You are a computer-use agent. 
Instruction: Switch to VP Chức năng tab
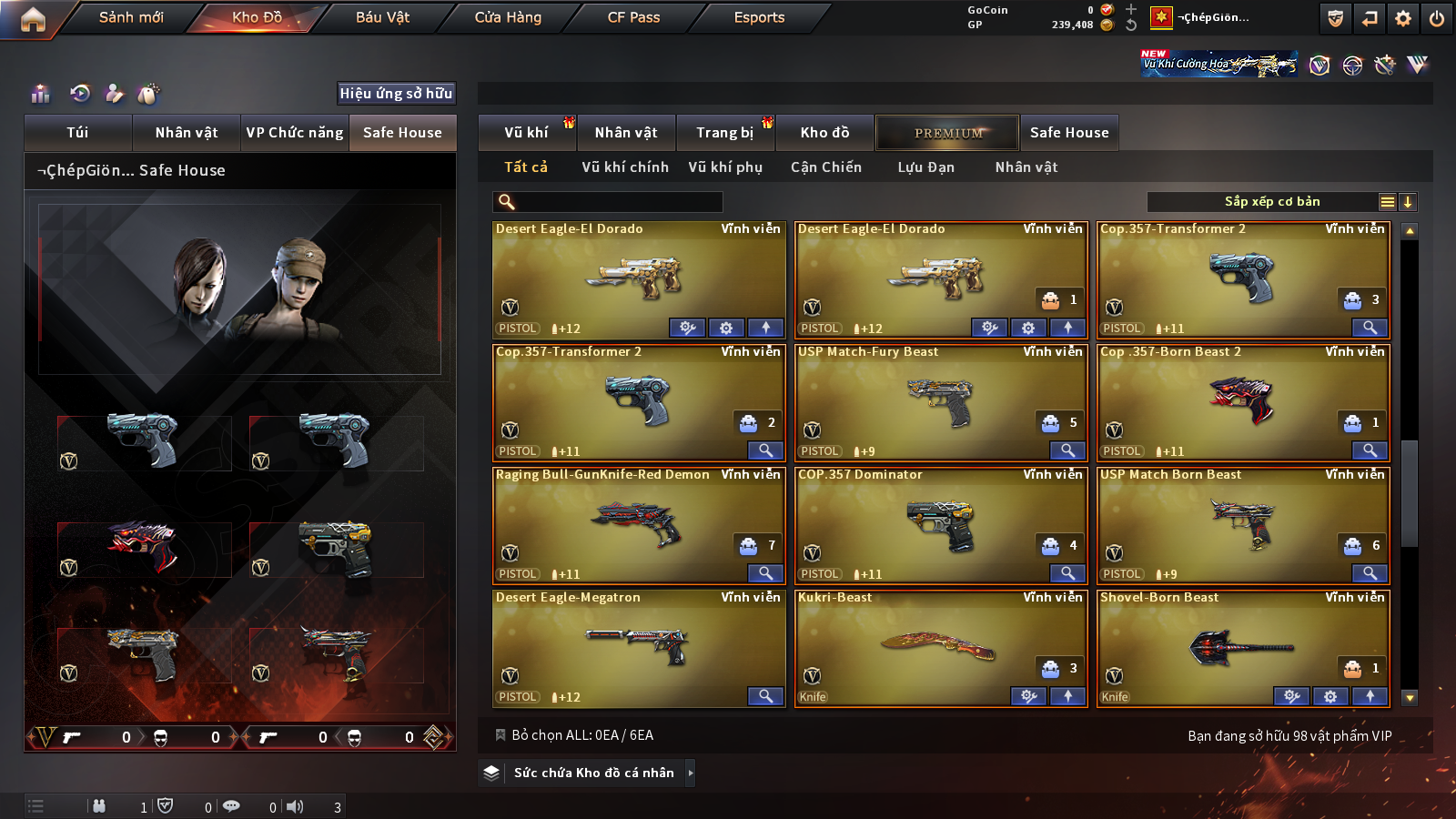pos(295,133)
